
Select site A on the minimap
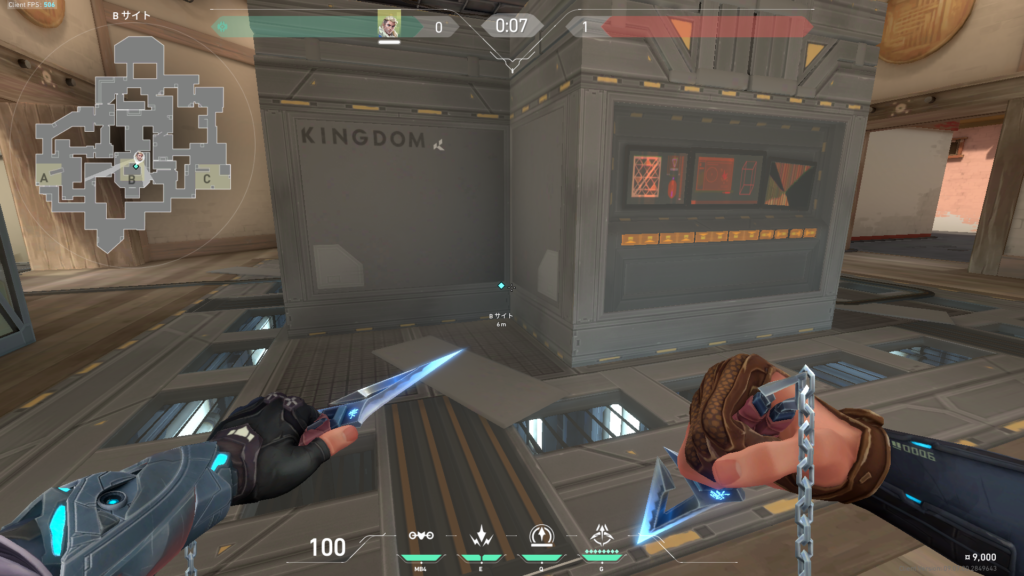[44, 177]
